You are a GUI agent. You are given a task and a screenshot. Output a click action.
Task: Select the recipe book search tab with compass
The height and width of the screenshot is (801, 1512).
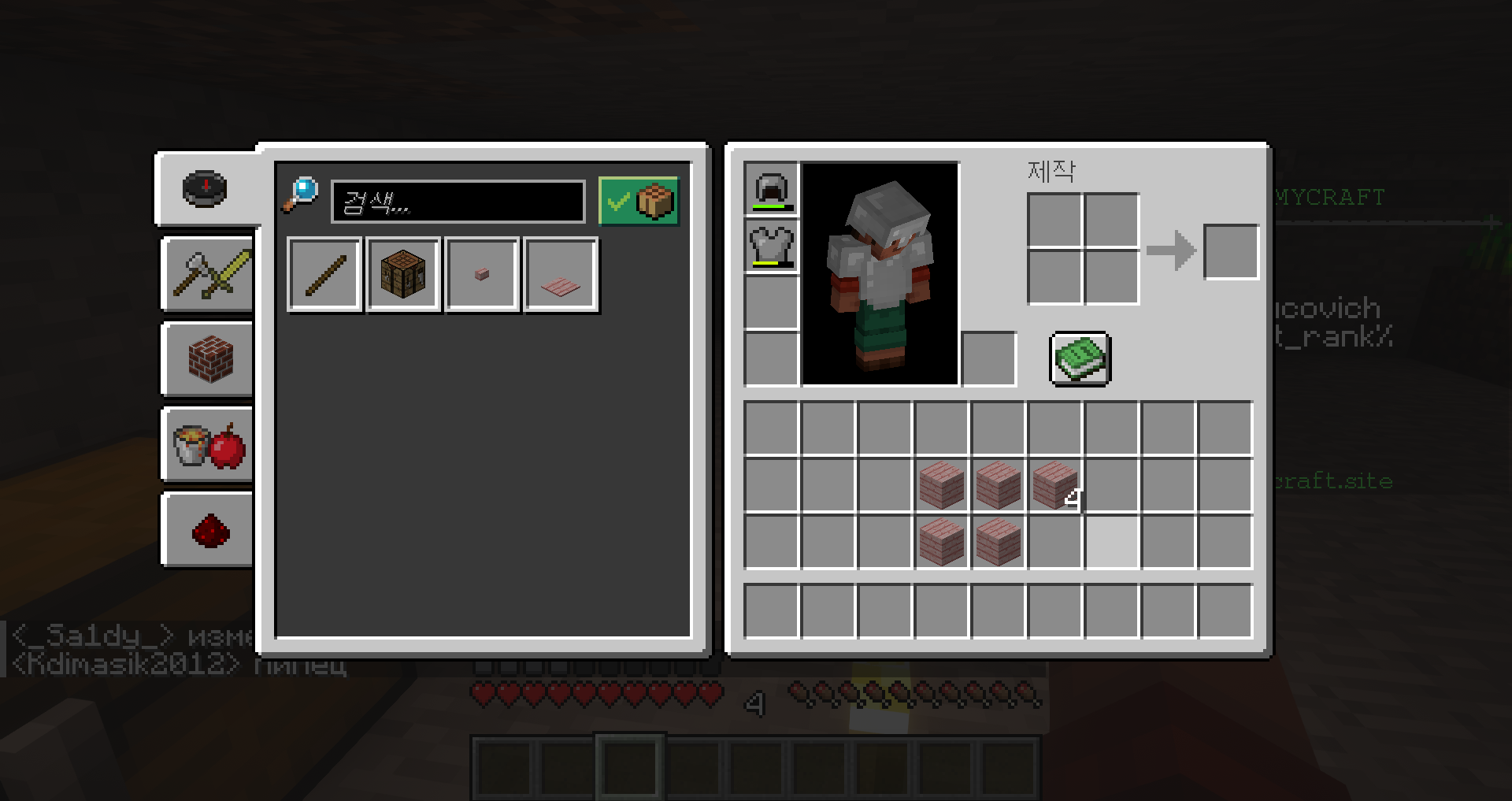coord(206,189)
